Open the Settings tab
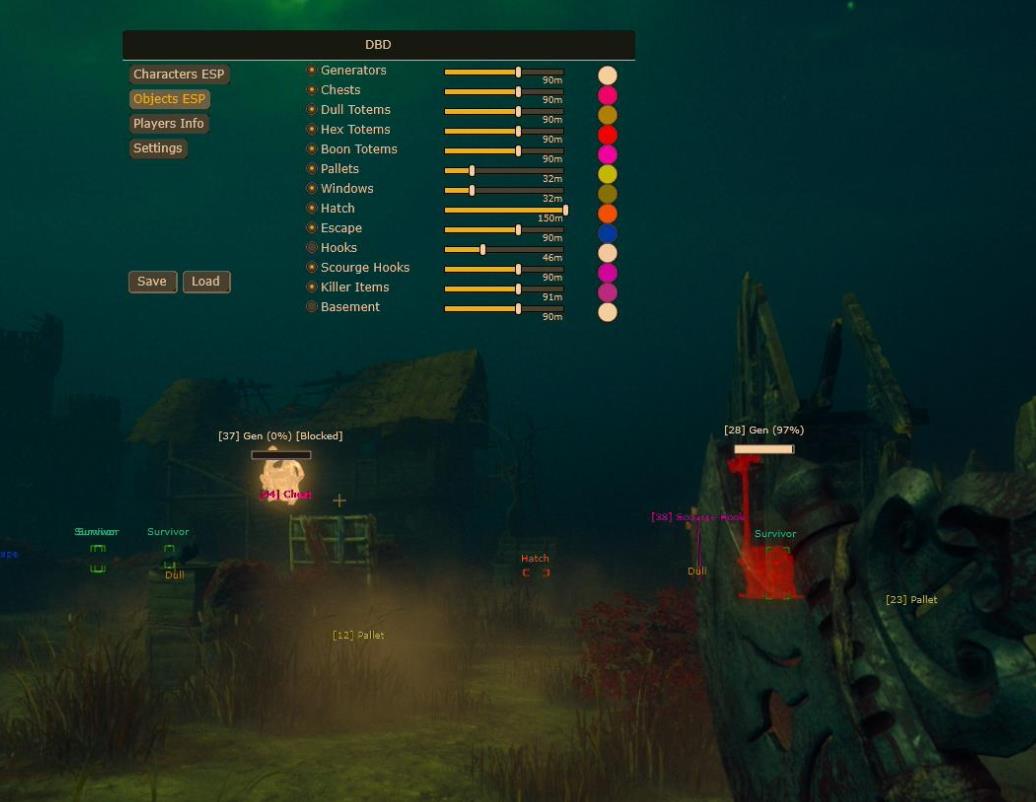 (x=158, y=148)
